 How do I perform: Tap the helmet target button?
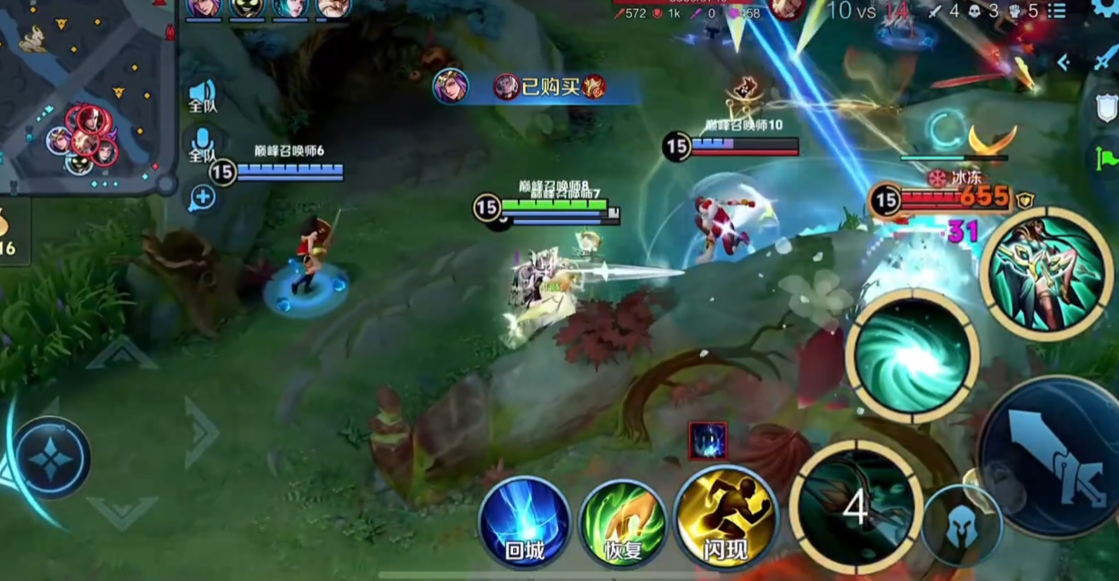click(961, 525)
